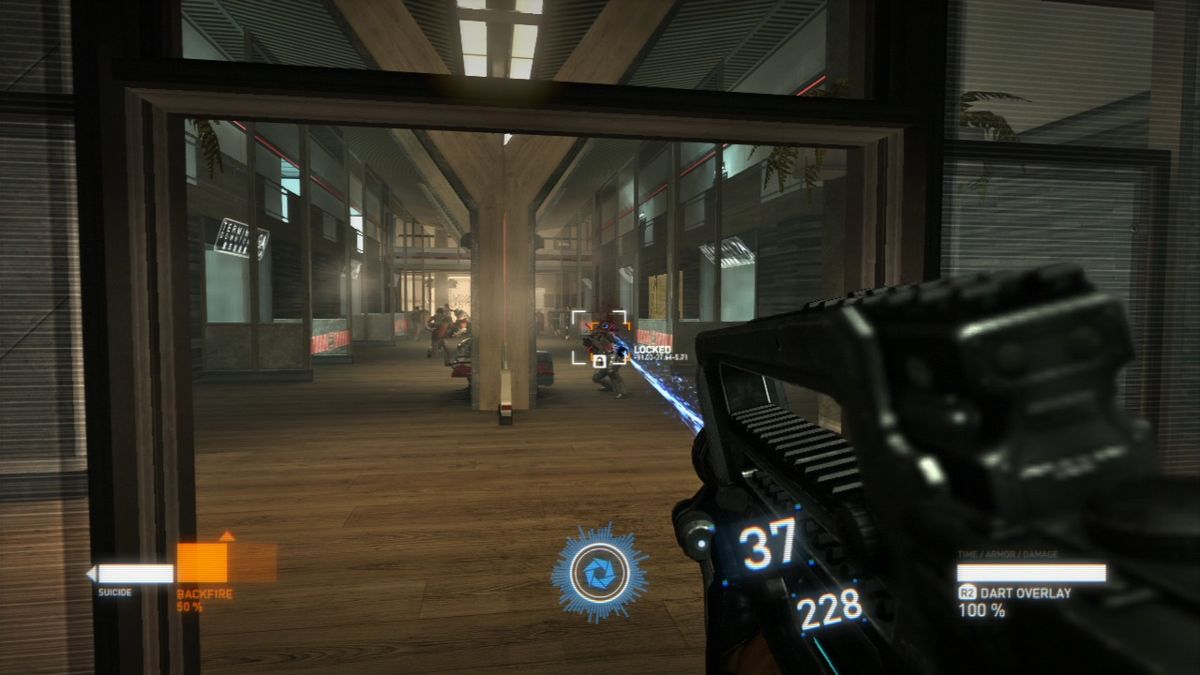Activate the circular DART aperture icon
The image size is (1200, 675).
pos(599,574)
